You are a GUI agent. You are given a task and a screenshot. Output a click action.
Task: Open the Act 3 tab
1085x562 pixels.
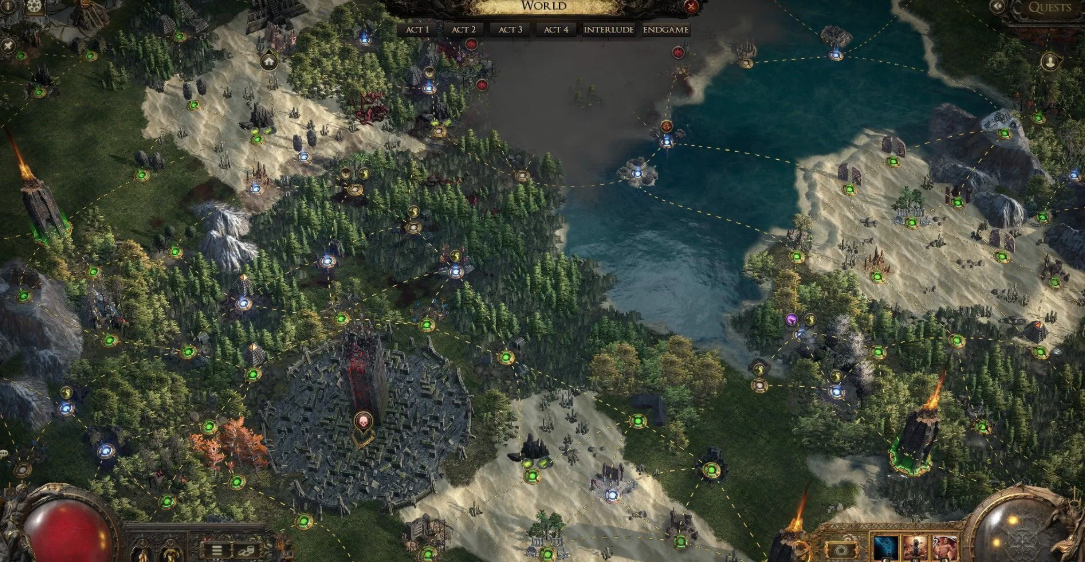[x=510, y=30]
